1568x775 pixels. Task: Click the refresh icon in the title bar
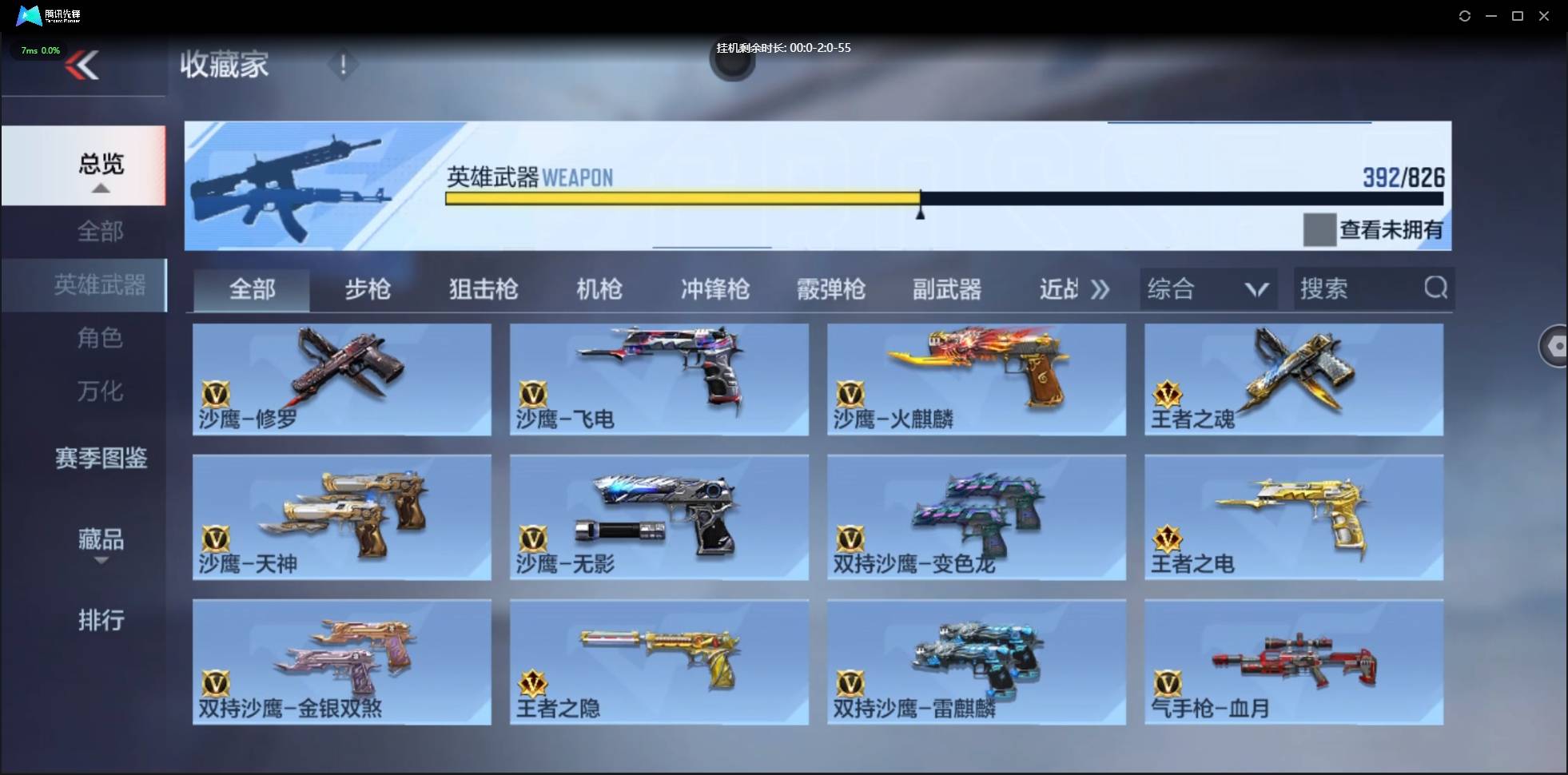1466,15
